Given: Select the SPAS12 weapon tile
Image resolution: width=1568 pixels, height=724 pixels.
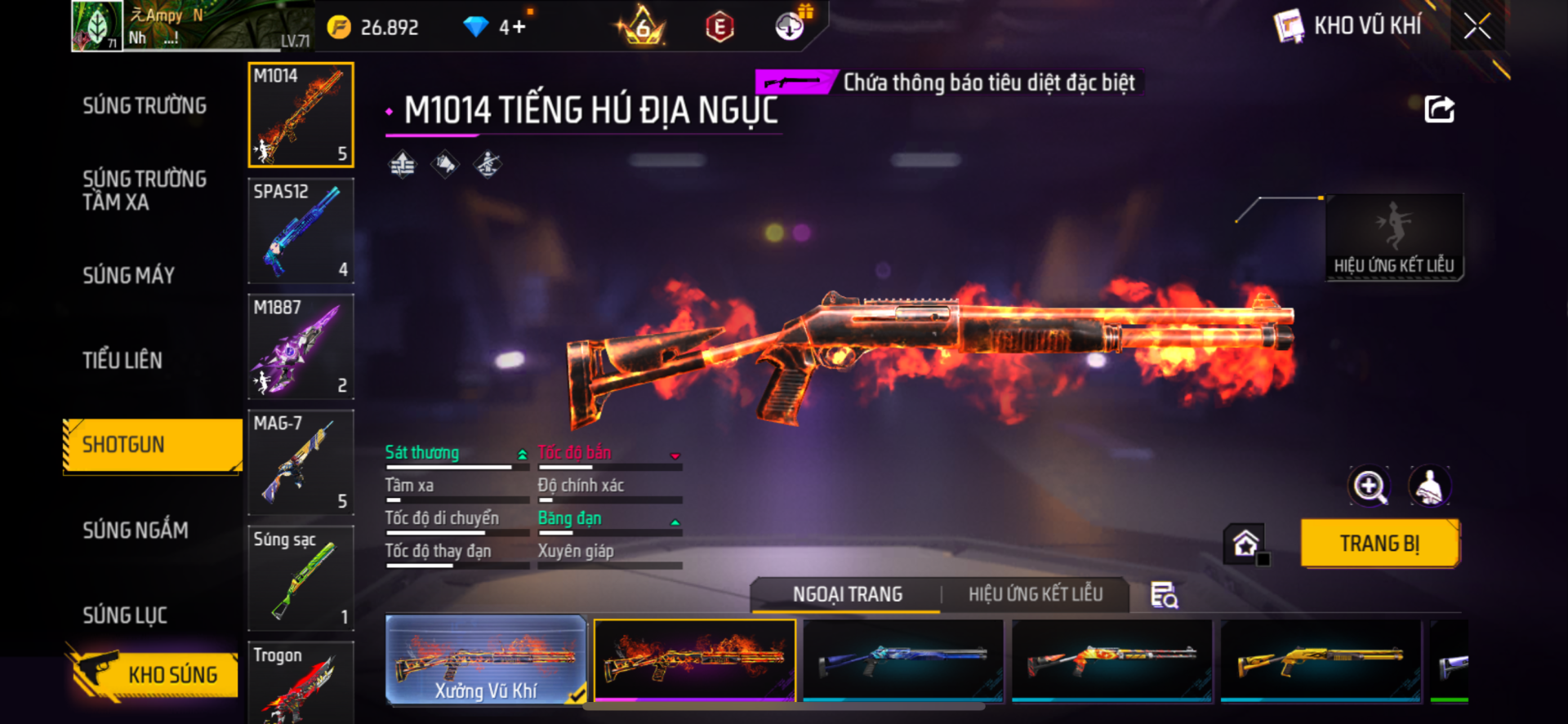Looking at the screenshot, I should click(x=301, y=230).
